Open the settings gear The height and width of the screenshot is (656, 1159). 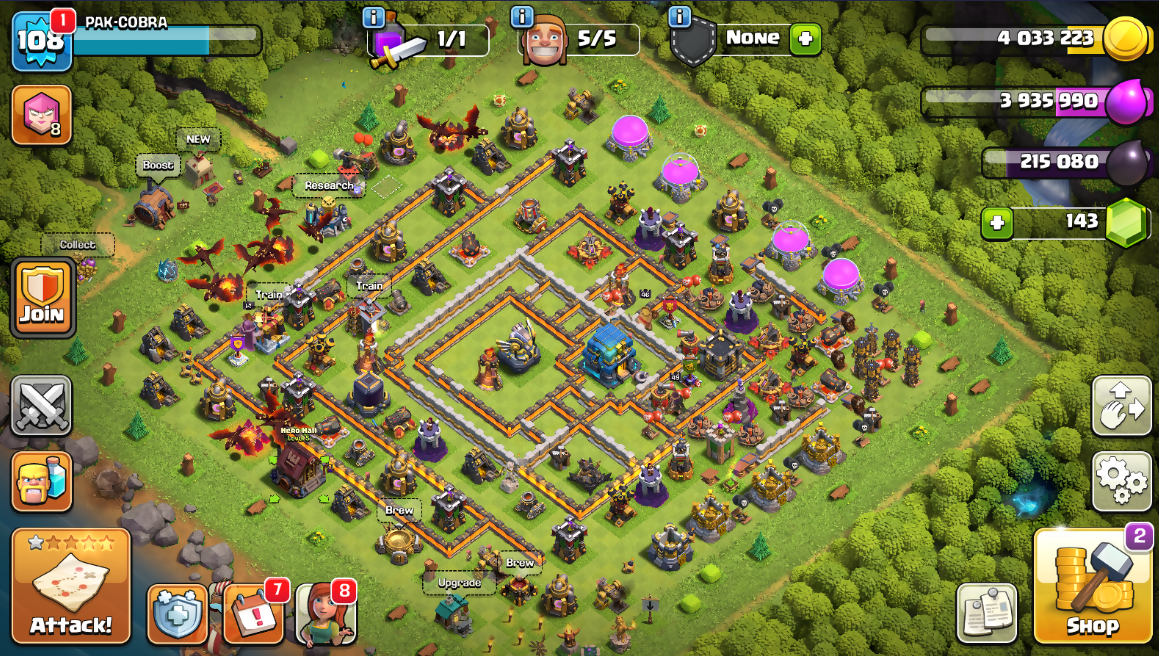[1121, 481]
